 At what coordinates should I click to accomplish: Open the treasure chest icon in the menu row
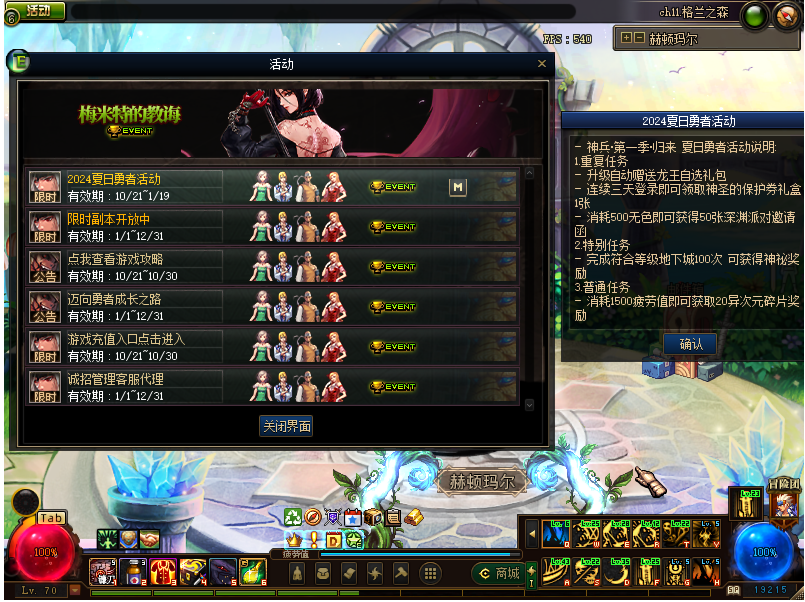[x=373, y=517]
